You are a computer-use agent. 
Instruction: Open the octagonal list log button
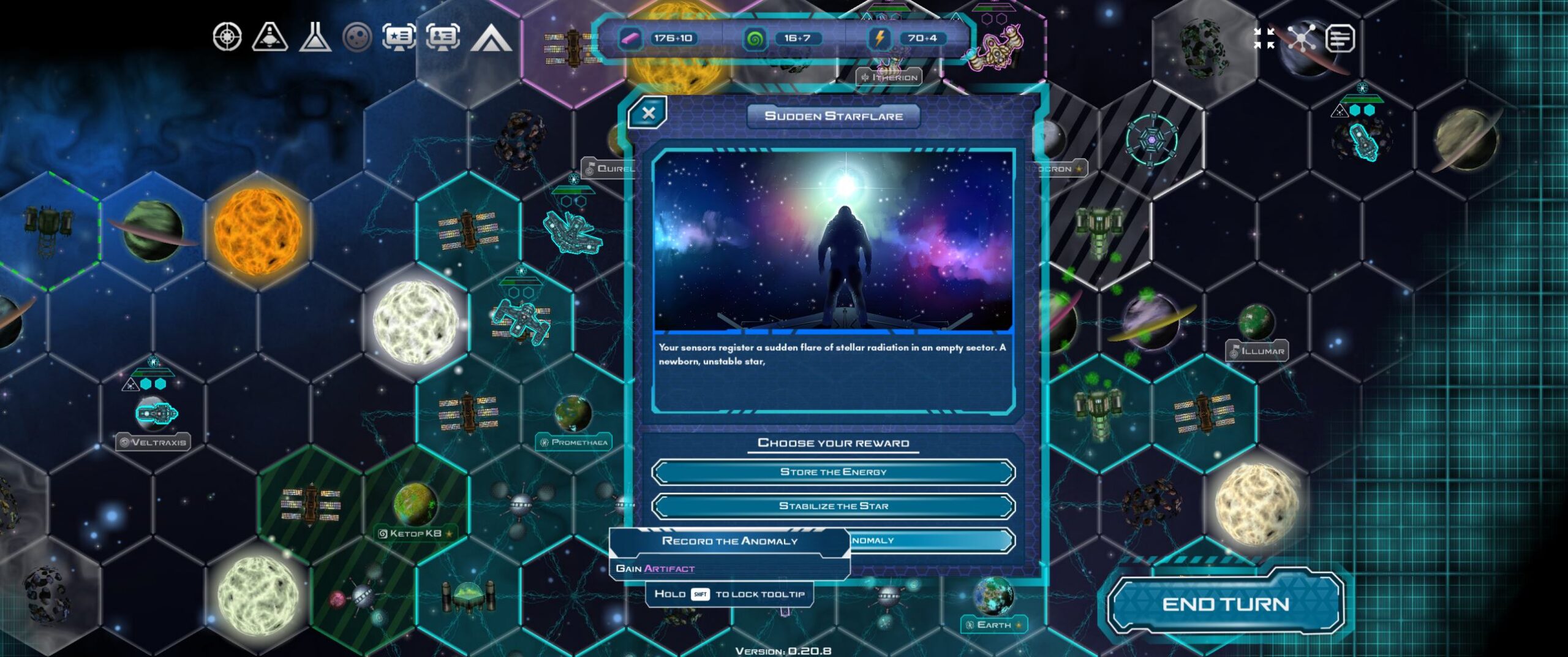(x=1340, y=38)
